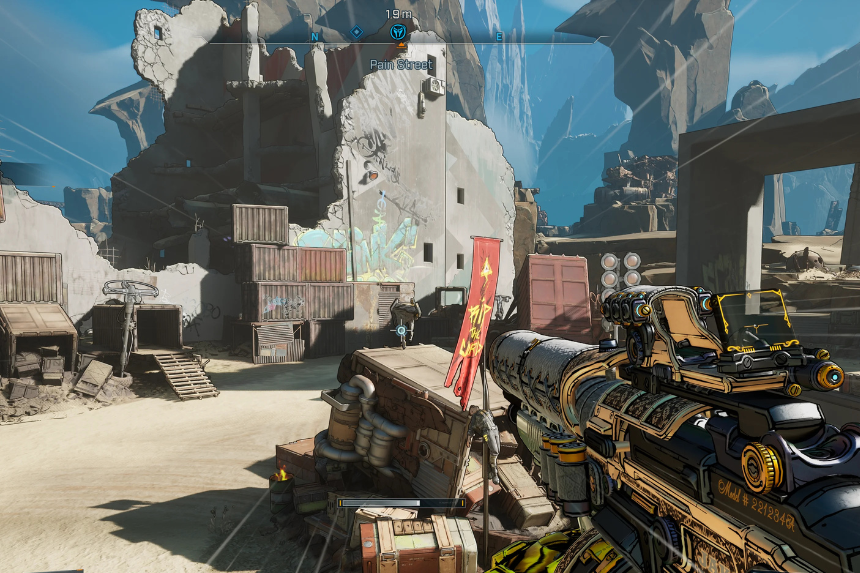
Task: Click the diamond waypoint marker on the compass
Action: point(356,33)
